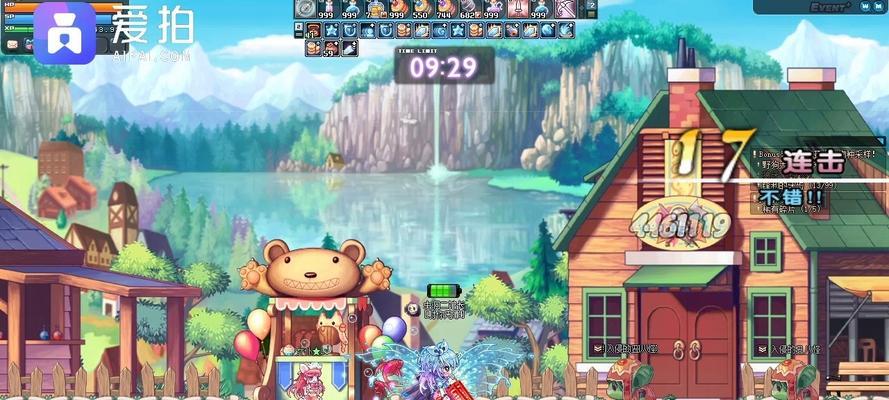Viewport: 889px width, 400px height.
Task: Click the compass icon in the quick-slot bar
Action: [304, 9]
